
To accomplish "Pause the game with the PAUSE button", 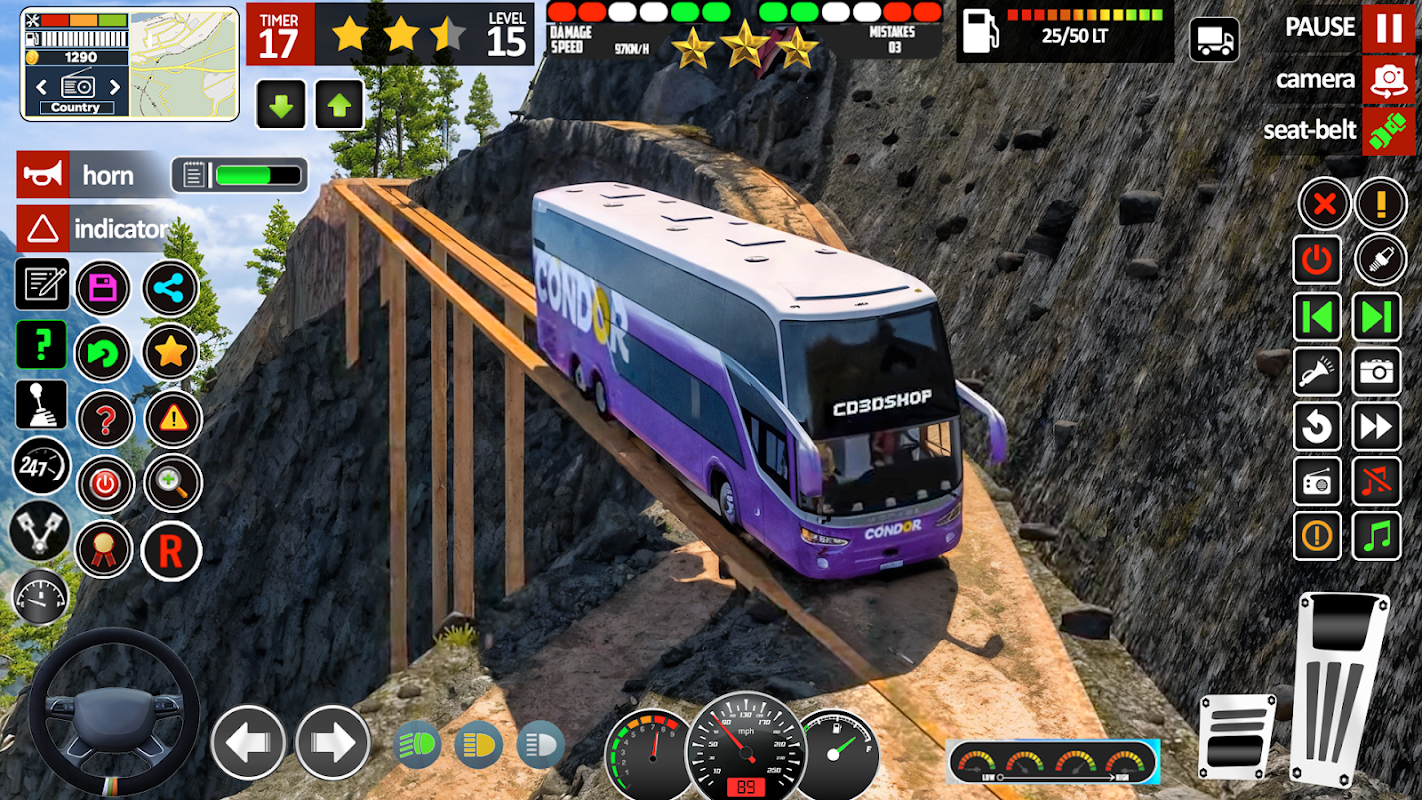I will (x=1388, y=28).
